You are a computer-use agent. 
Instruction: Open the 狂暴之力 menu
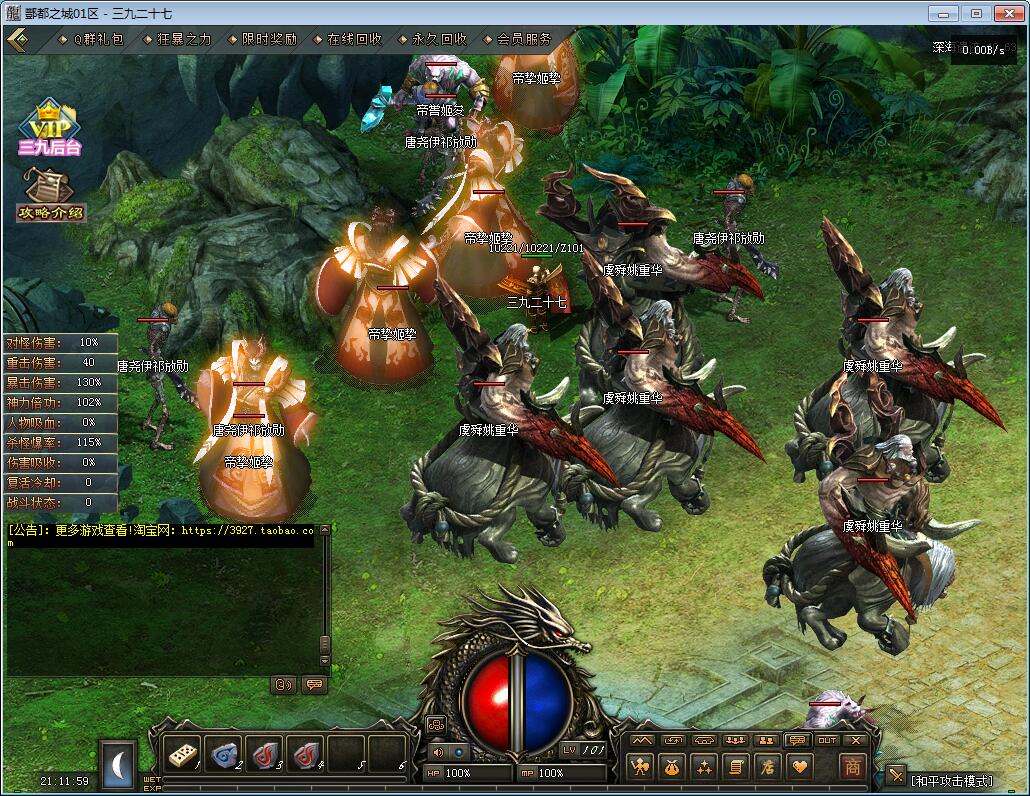pos(184,39)
